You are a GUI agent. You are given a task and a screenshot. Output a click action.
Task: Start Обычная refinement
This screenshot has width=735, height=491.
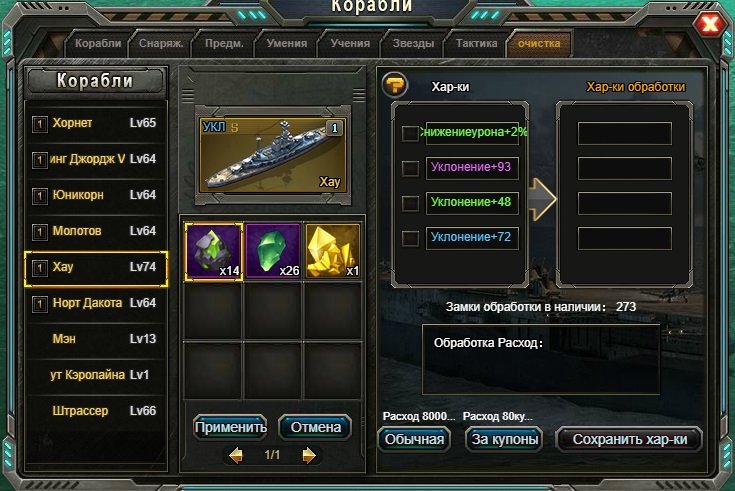pyautogui.click(x=415, y=439)
